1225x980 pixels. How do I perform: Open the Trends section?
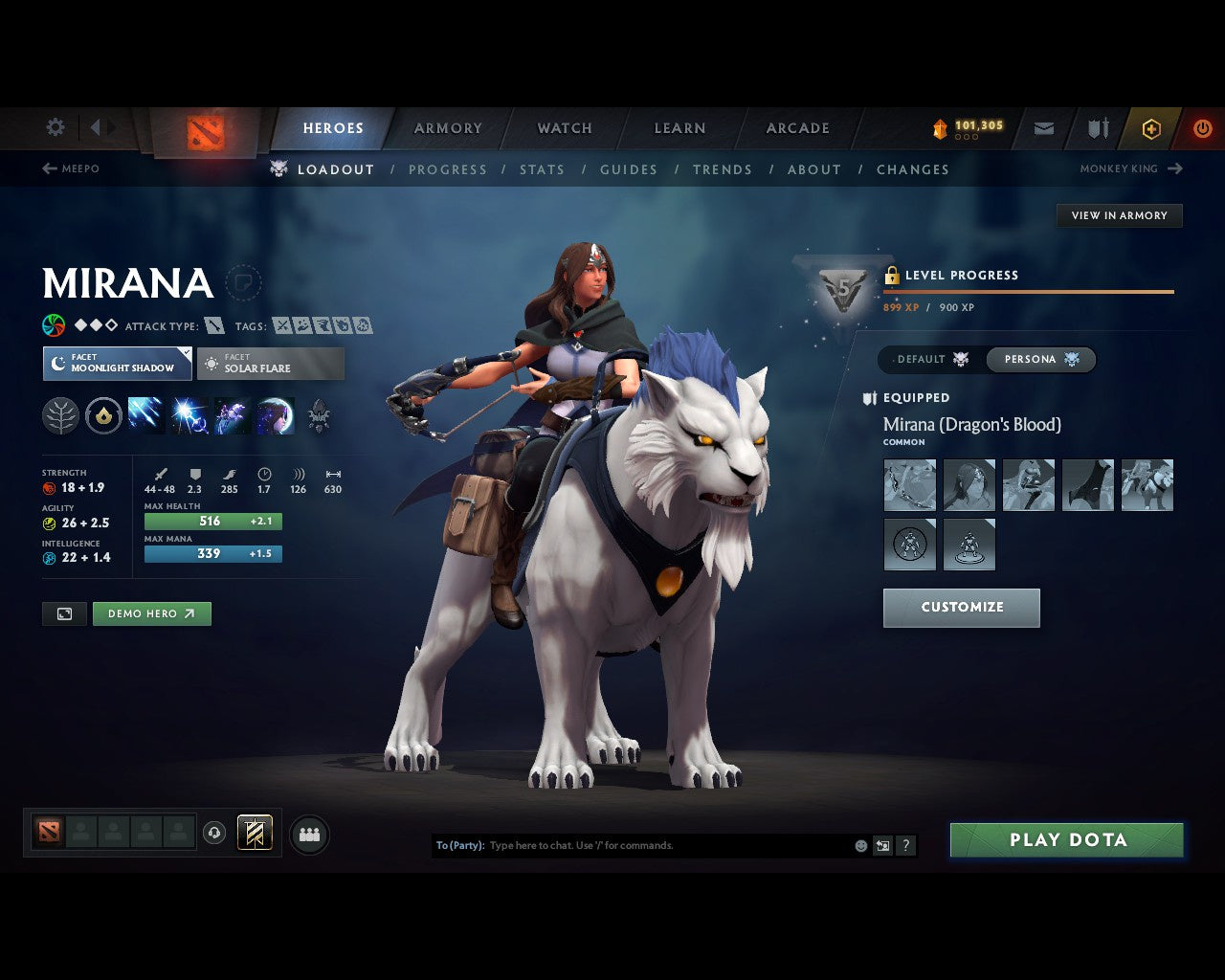722,169
